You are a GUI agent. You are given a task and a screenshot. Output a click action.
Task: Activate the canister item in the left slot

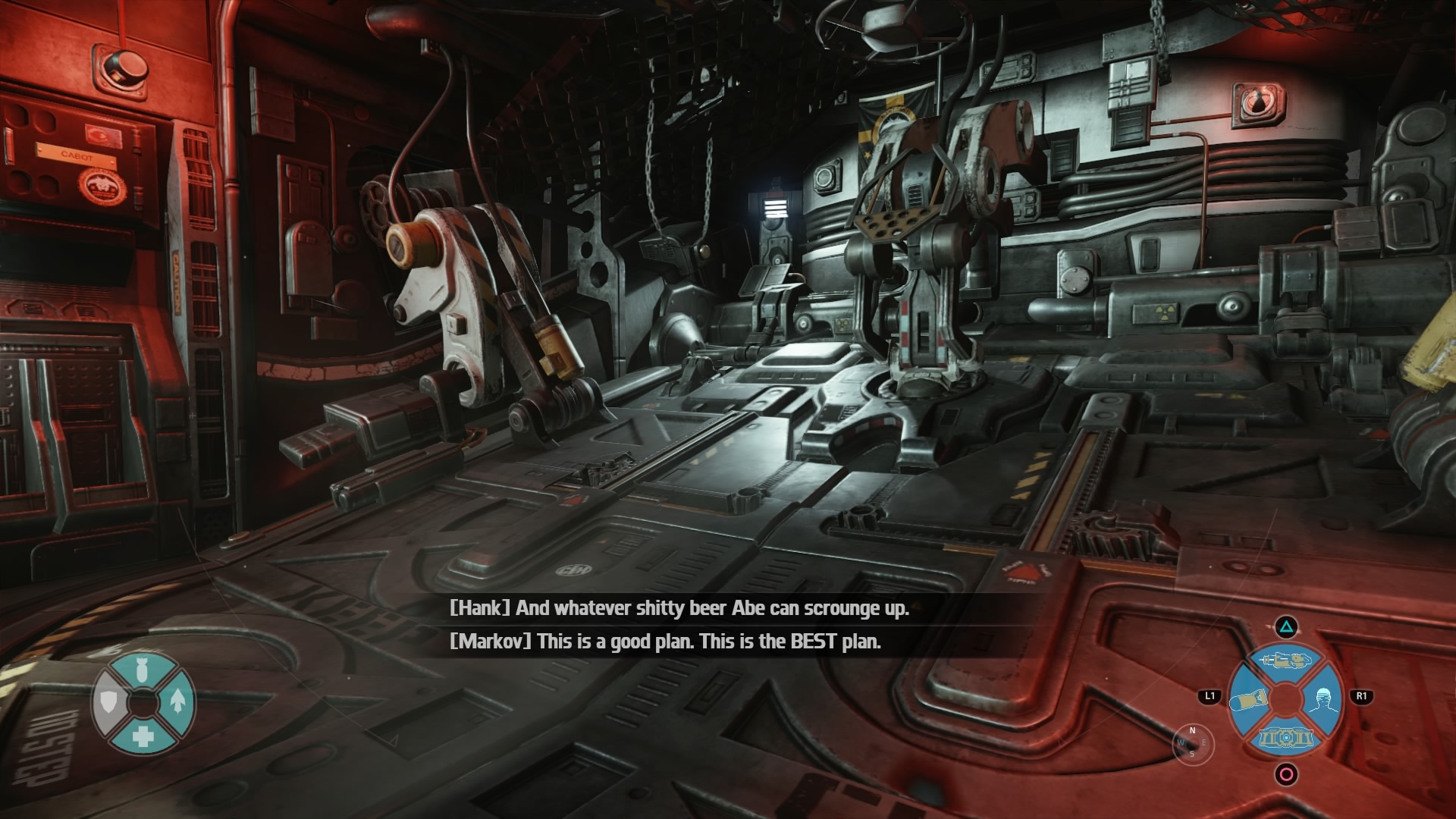1248,699
